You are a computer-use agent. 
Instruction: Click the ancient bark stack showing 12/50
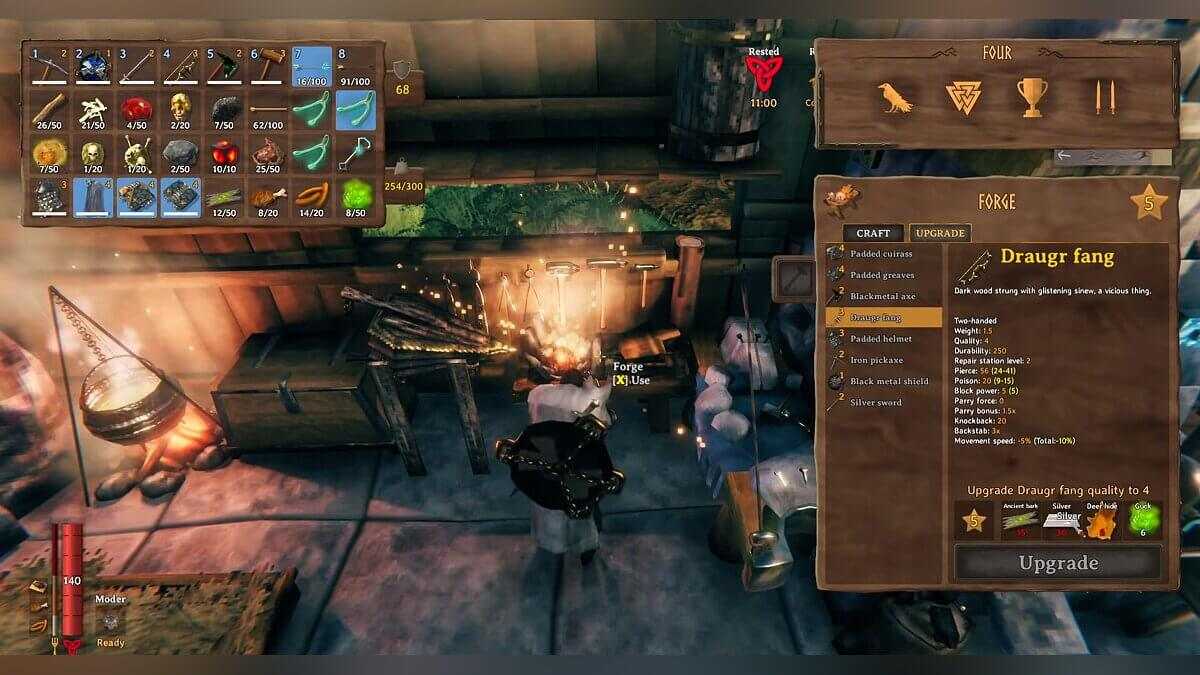click(224, 196)
